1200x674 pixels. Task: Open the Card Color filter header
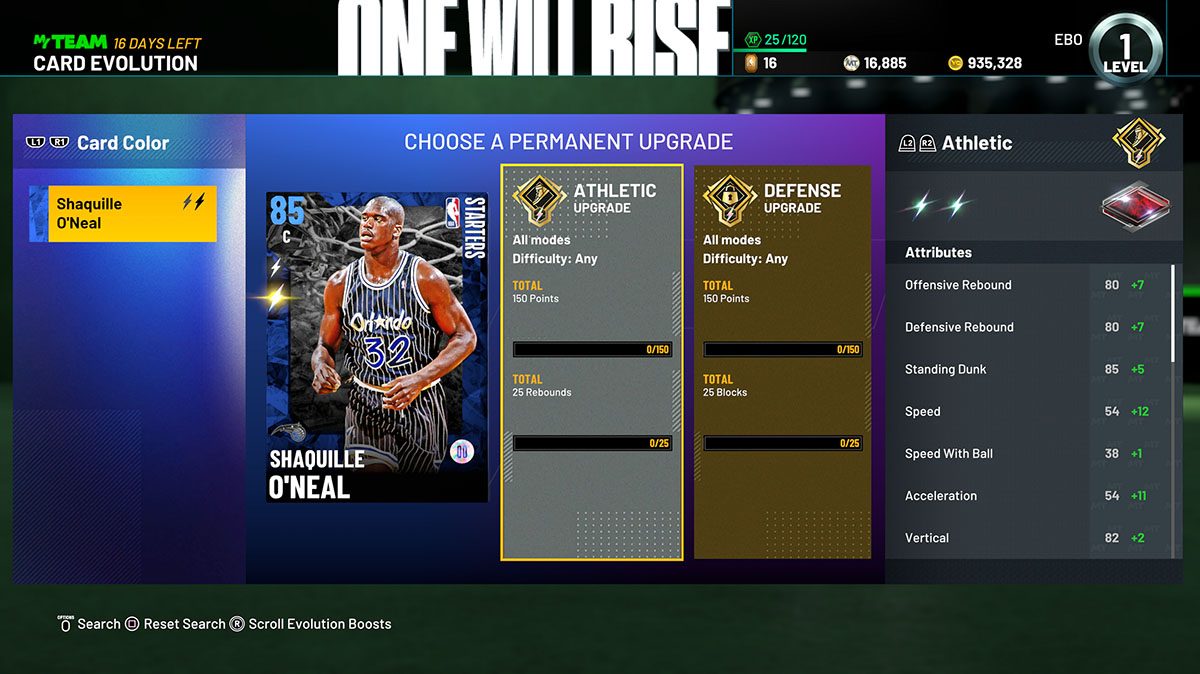point(123,143)
